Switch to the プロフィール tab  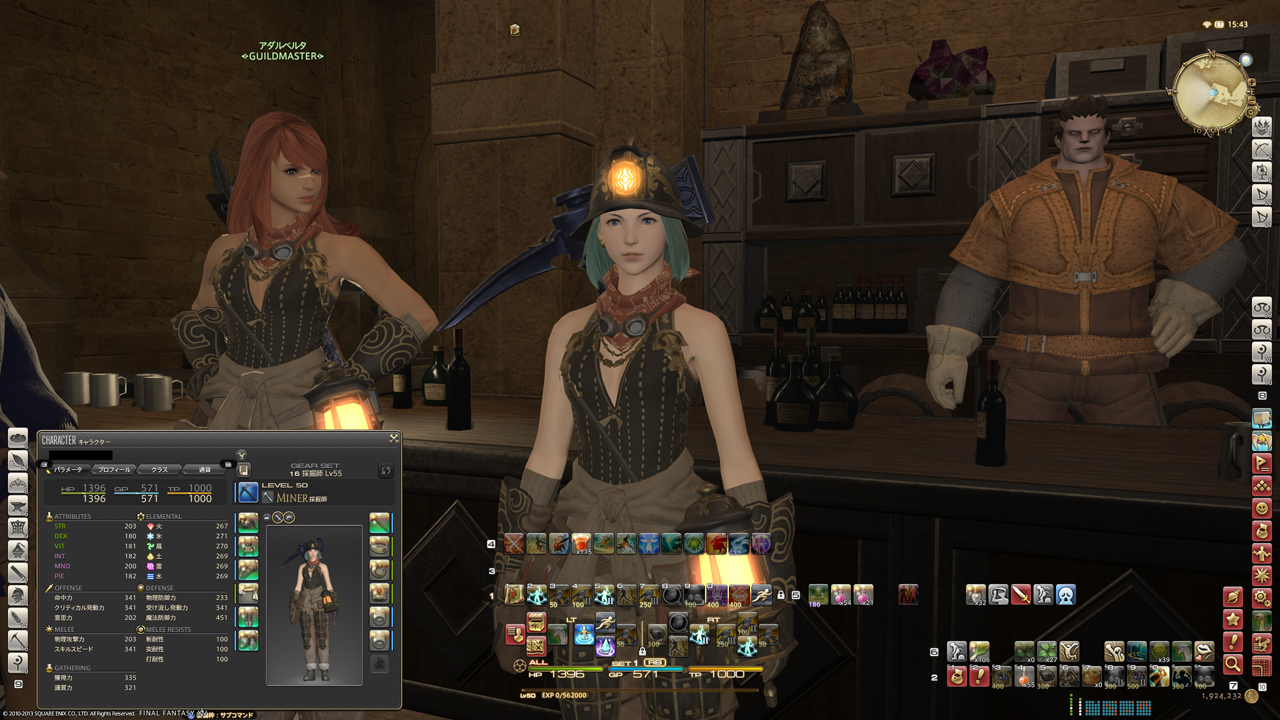pyautogui.click(x=112, y=469)
